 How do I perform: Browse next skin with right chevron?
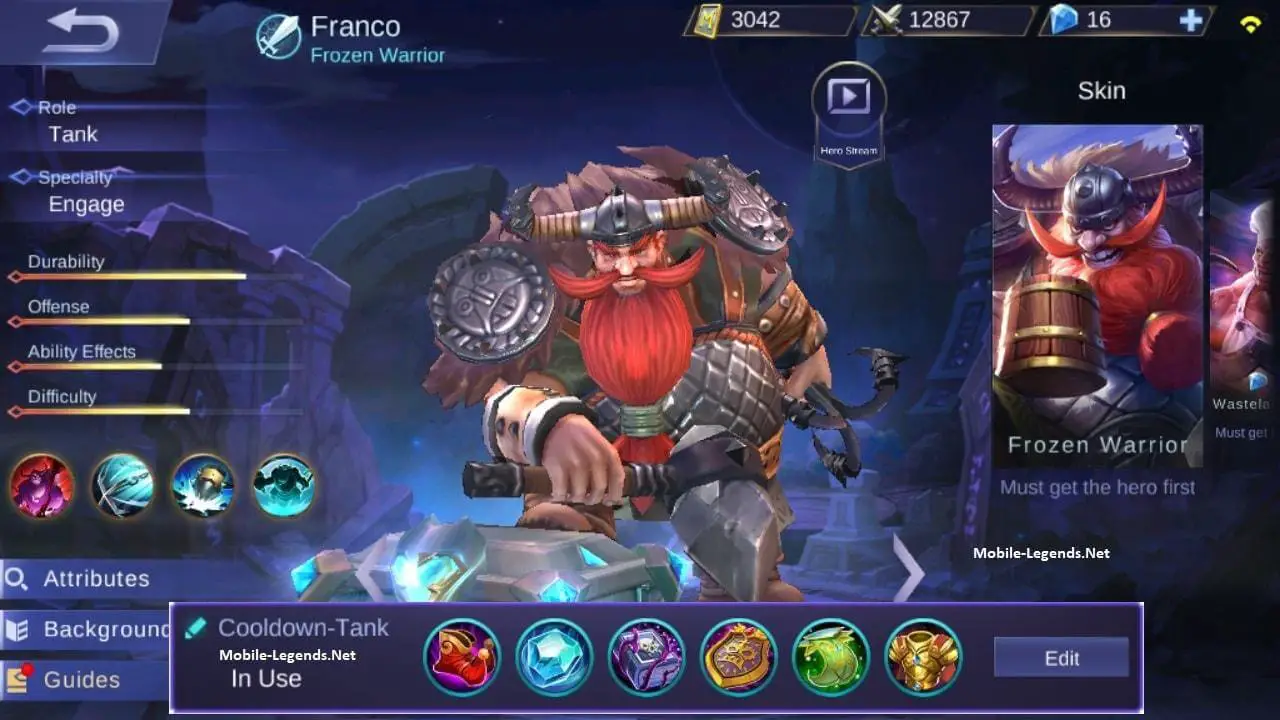(x=908, y=570)
